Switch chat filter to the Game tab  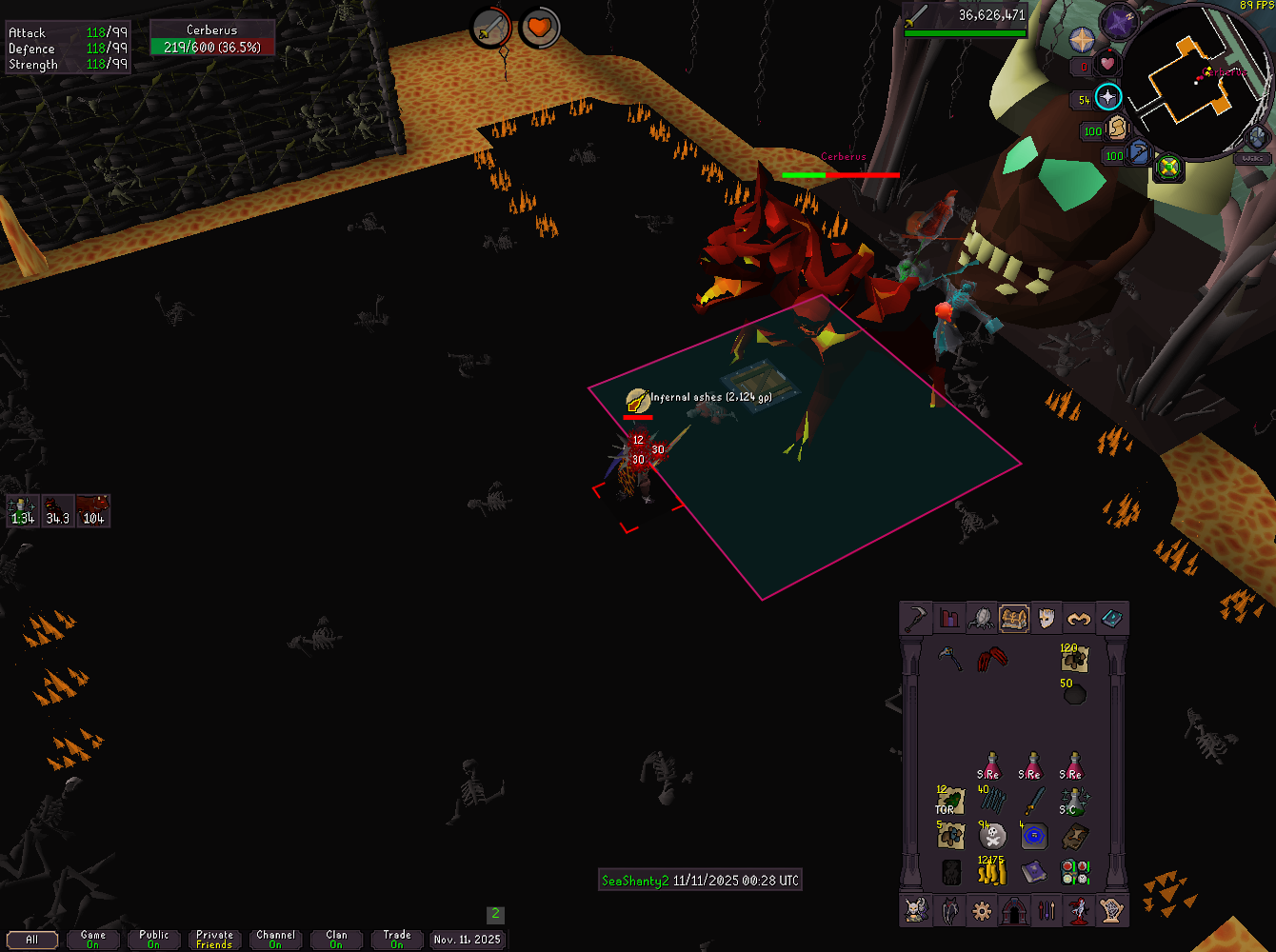pyautogui.click(x=93, y=940)
